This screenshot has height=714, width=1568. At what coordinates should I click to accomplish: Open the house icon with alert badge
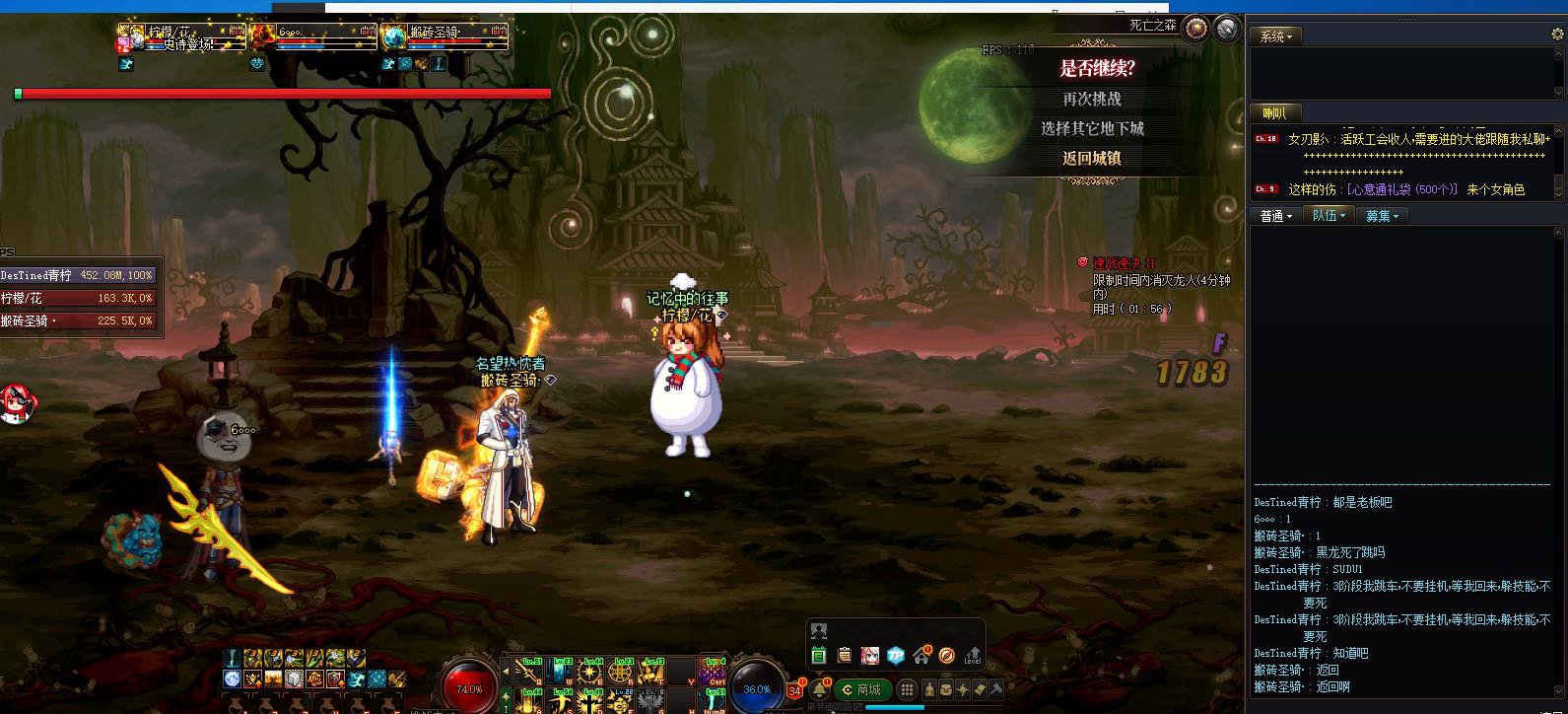tap(920, 655)
